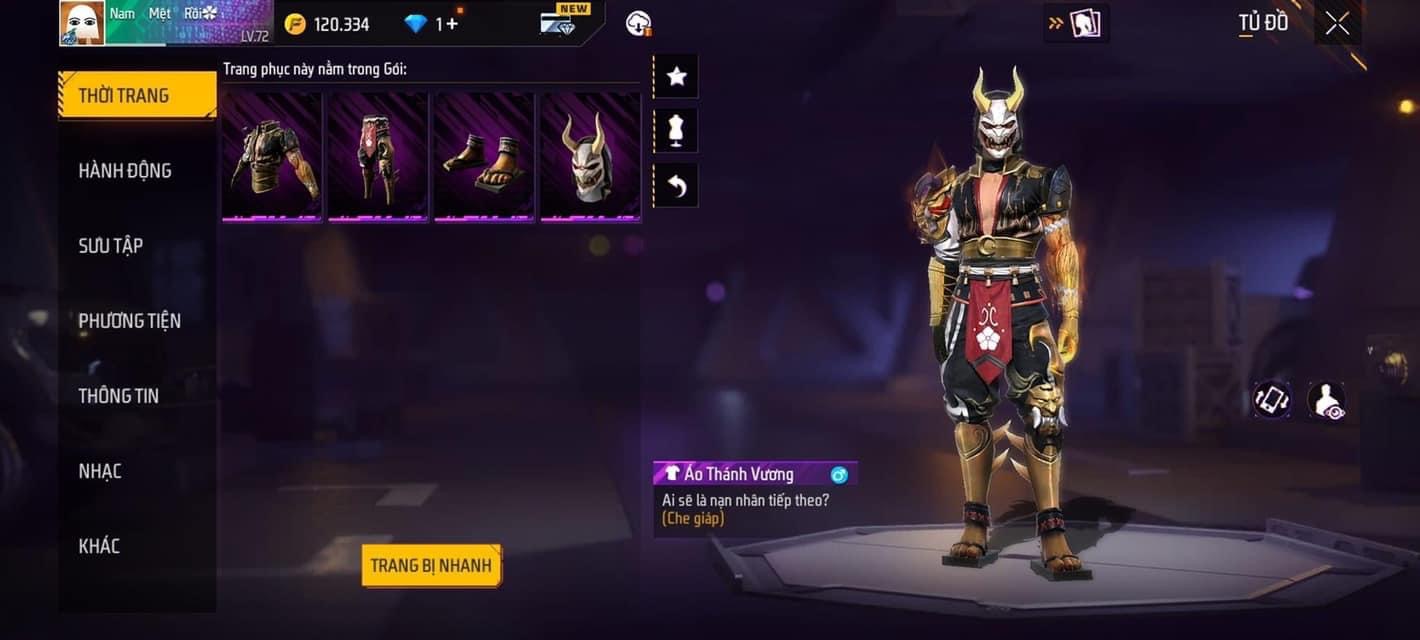This screenshot has width=1420, height=640.
Task: Click the undo arrow icon
Action: click(676, 186)
